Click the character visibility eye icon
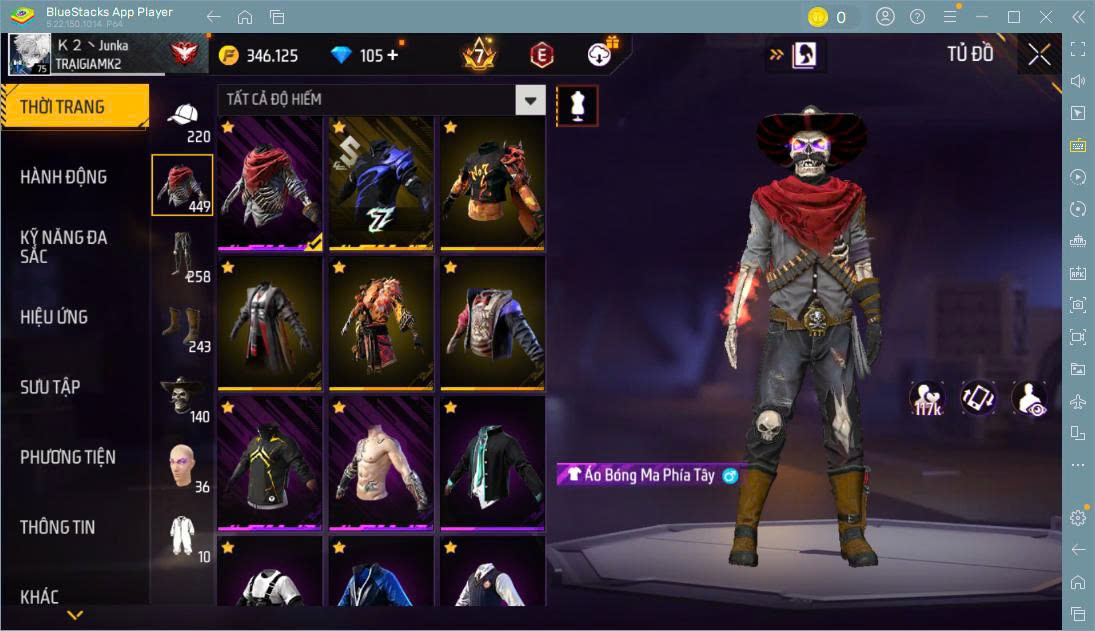The width and height of the screenshot is (1095, 631). coord(1029,398)
